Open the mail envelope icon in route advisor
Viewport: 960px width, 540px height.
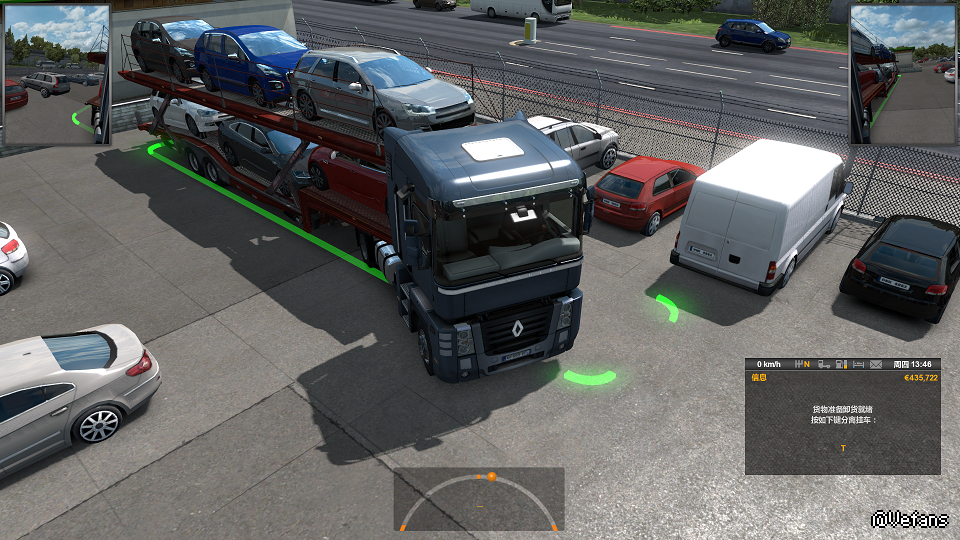pos(876,364)
